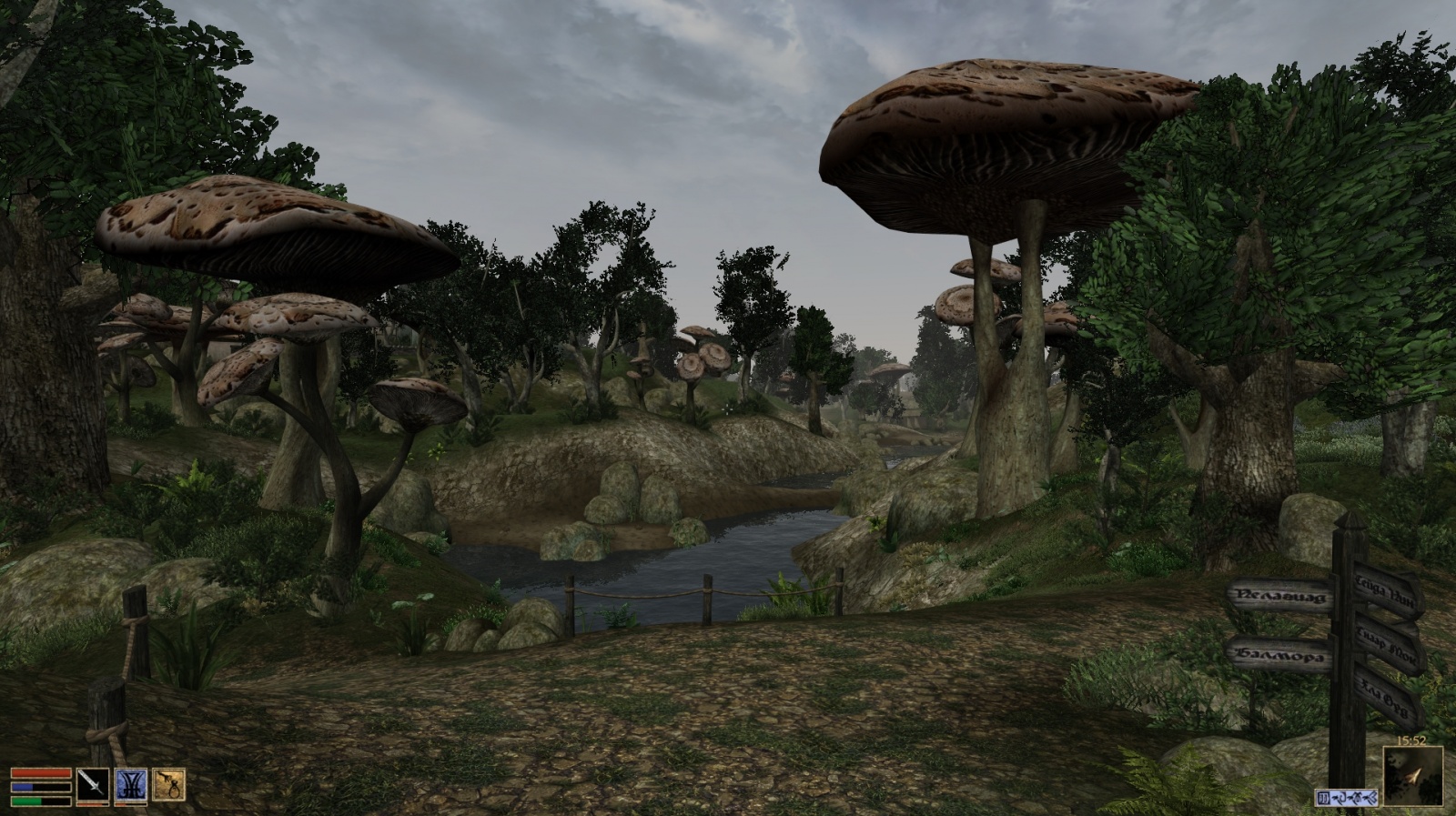
Task: Open the minimap with the arrow marker
Action: 1412,776
